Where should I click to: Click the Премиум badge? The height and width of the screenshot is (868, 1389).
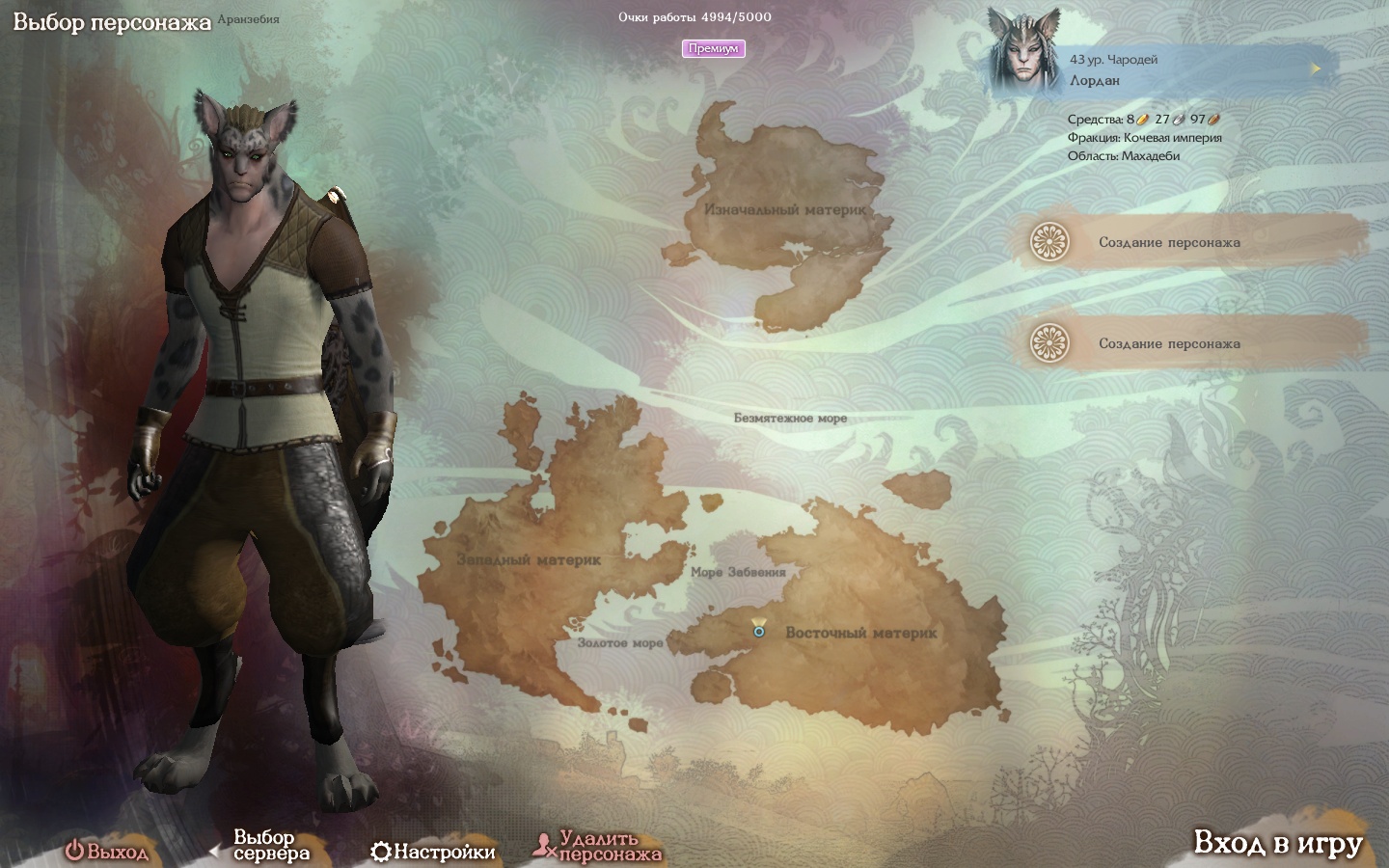pos(713,48)
